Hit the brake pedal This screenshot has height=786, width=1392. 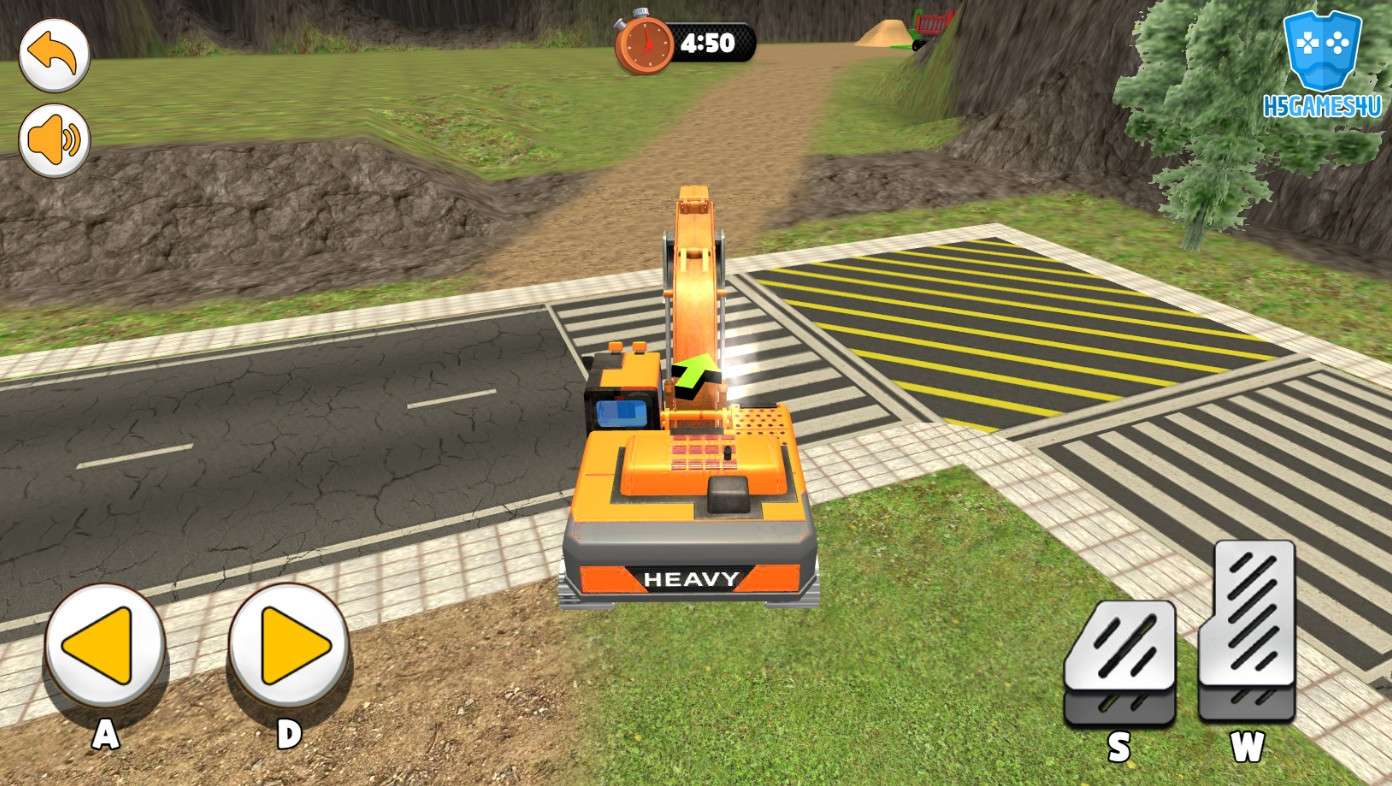click(1119, 660)
